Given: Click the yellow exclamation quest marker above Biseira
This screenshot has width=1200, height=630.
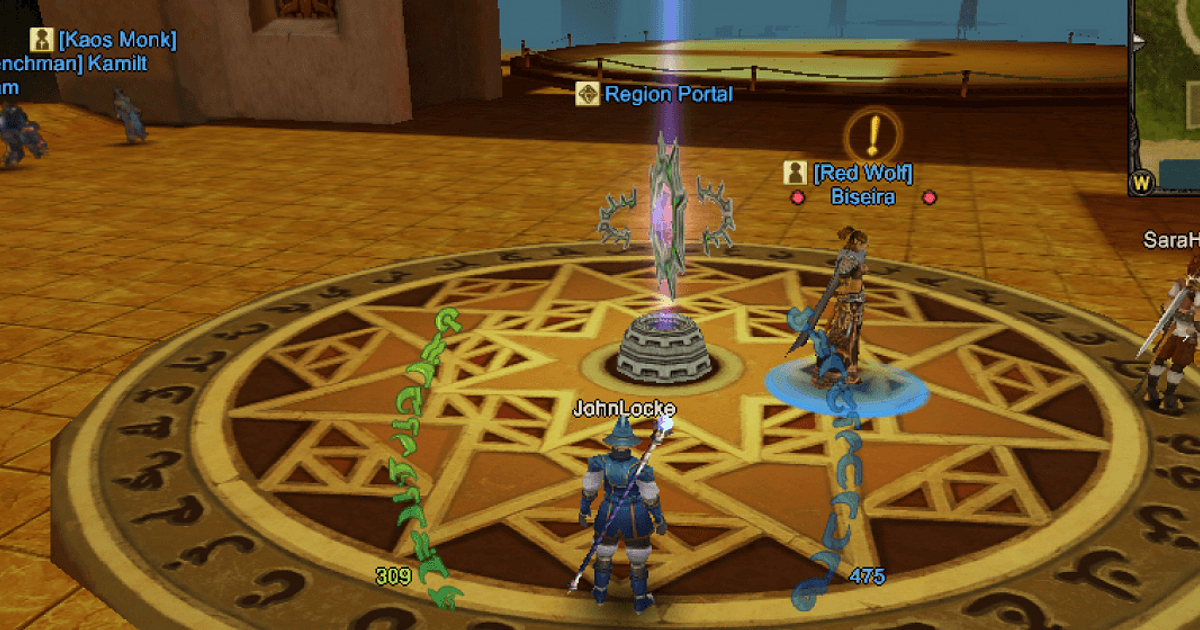Looking at the screenshot, I should tap(873, 134).
